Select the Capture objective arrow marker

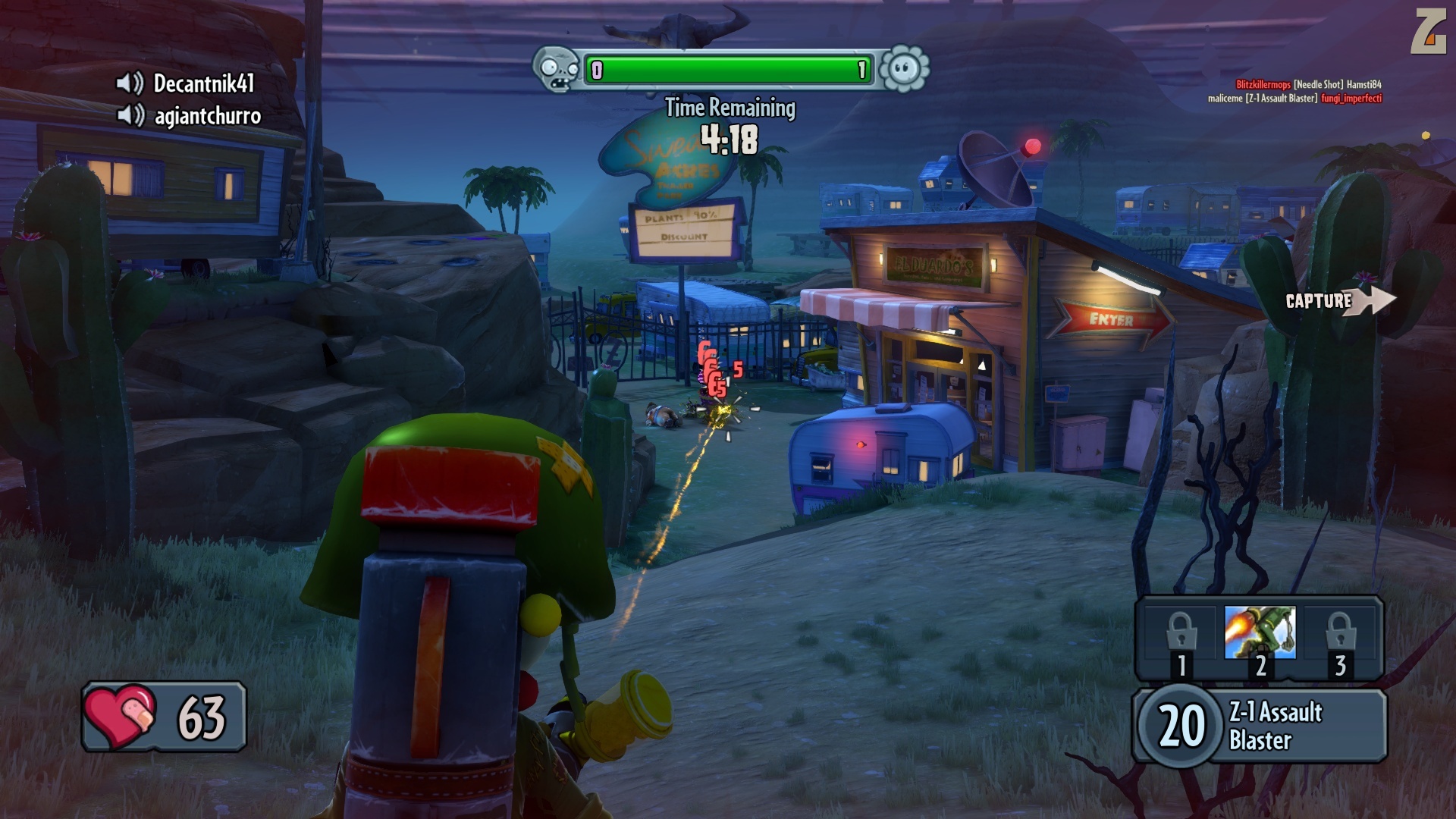tap(1339, 300)
